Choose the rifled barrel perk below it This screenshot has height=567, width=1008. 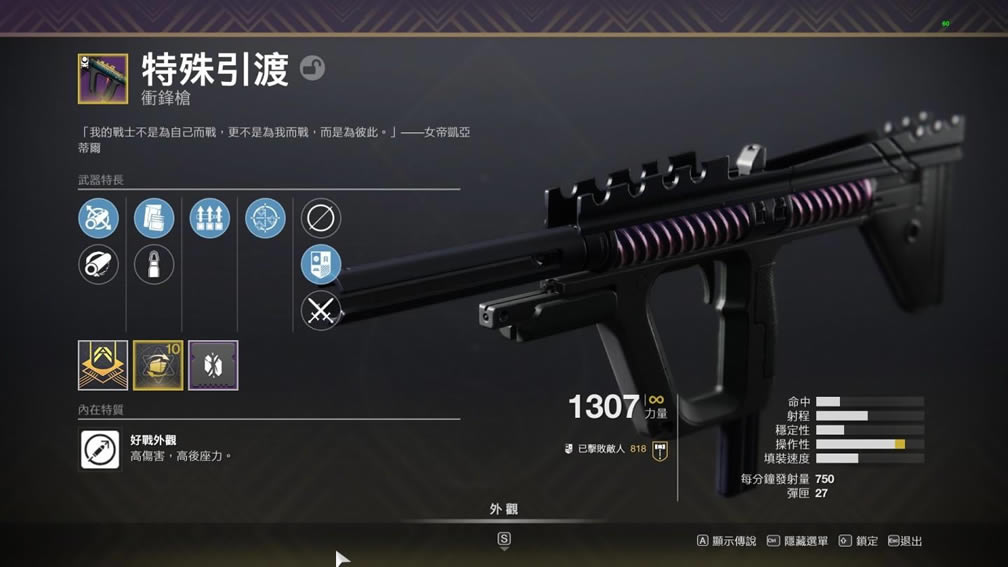(98, 265)
